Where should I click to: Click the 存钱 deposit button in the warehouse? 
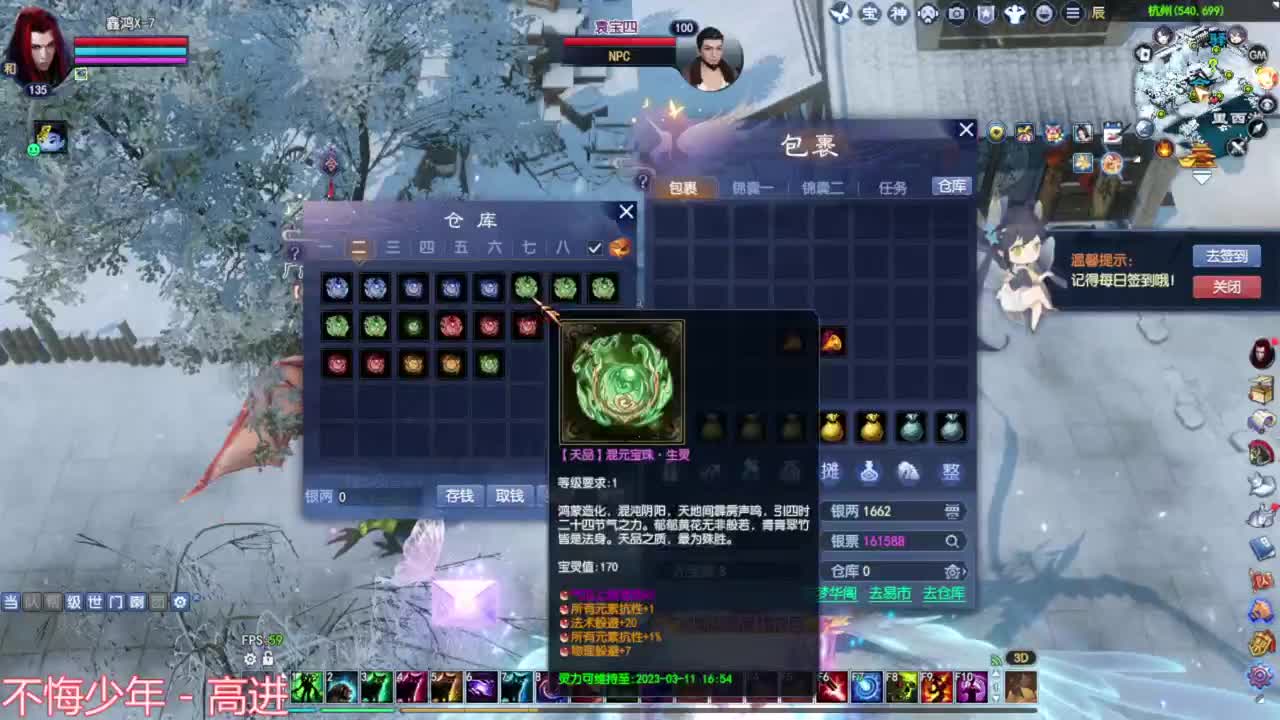pyautogui.click(x=458, y=496)
